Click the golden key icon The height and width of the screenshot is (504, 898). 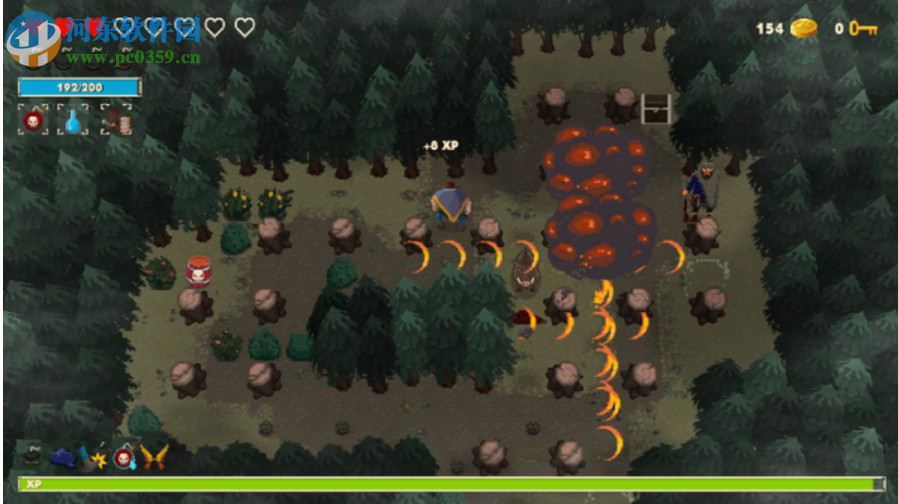pos(863,28)
